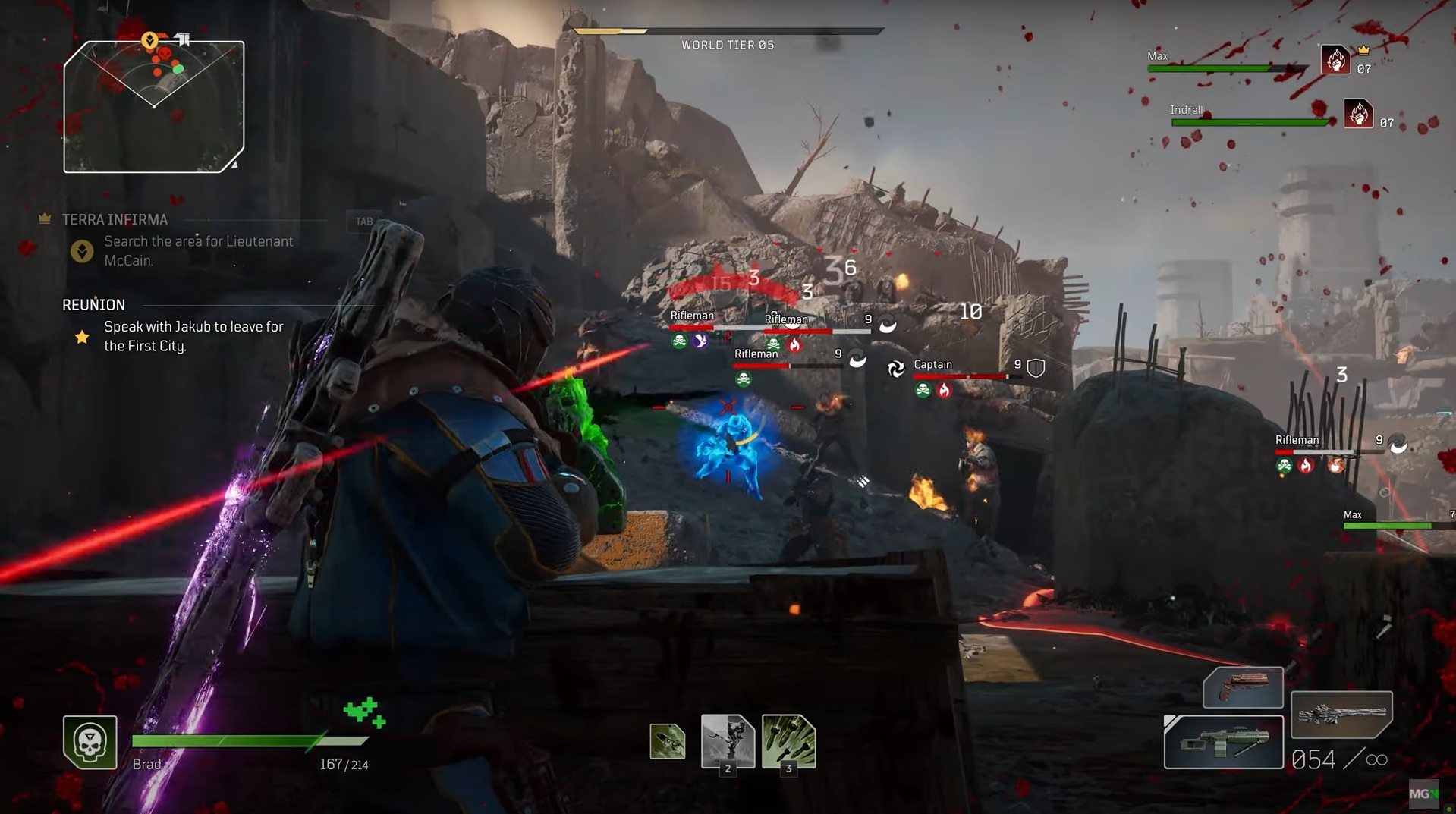The image size is (1456, 814).
Task: Click Brad's skull class emblem
Action: pos(90,742)
